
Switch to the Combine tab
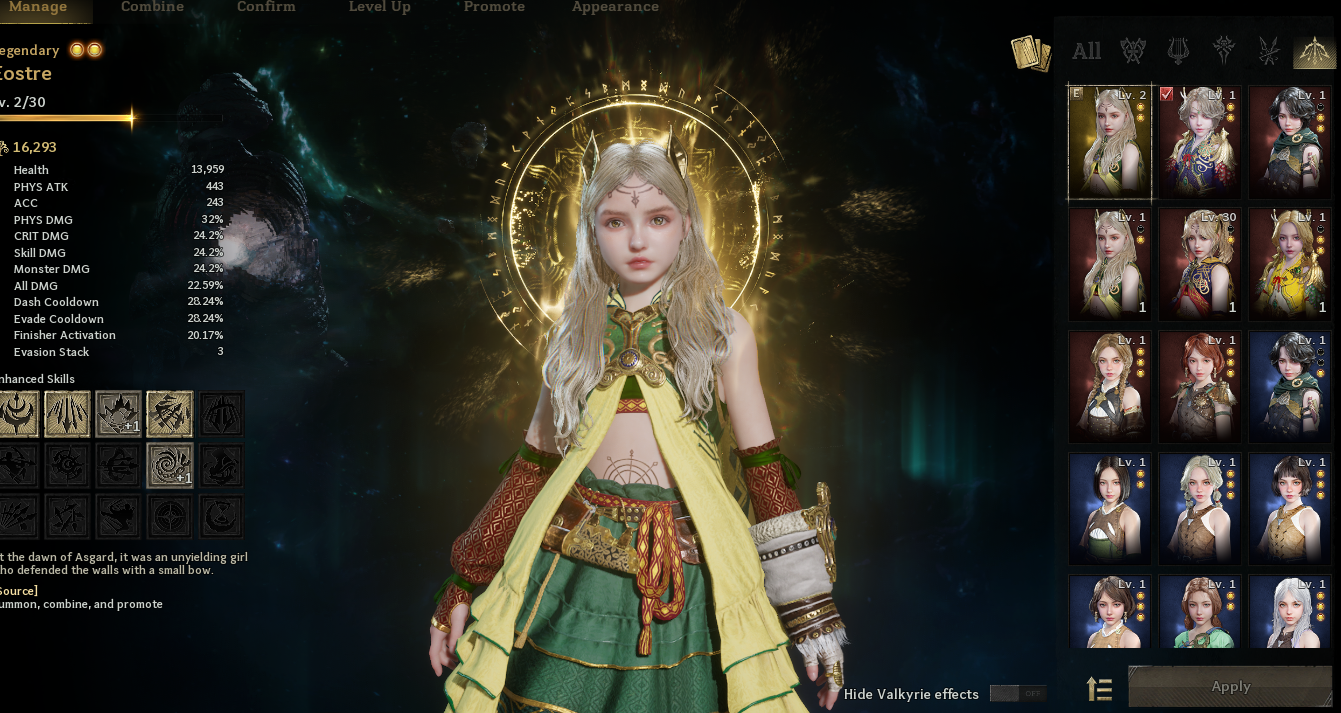(152, 8)
